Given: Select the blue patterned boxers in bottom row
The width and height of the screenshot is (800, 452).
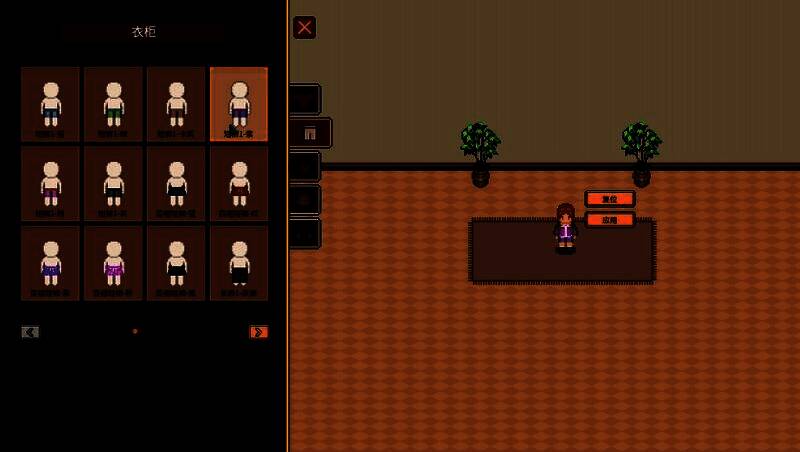Looking at the screenshot, I should (50, 262).
